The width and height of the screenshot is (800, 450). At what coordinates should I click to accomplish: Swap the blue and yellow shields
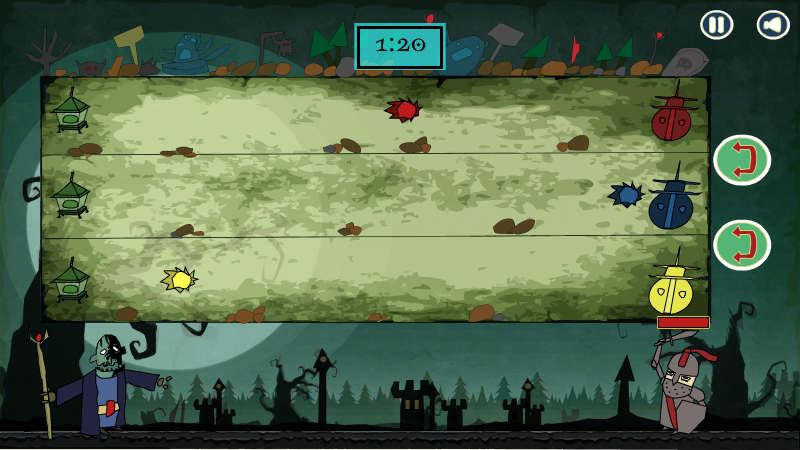pos(741,245)
